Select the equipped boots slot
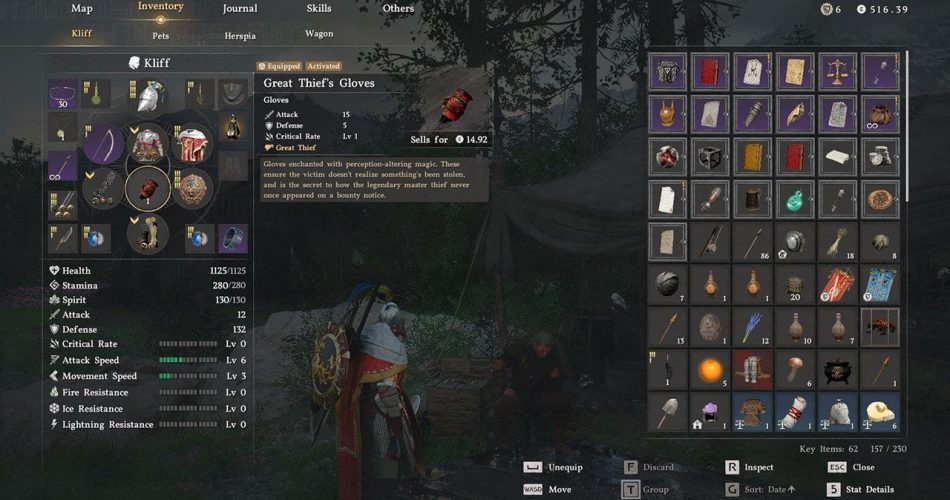This screenshot has height=500, width=950. click(x=147, y=234)
